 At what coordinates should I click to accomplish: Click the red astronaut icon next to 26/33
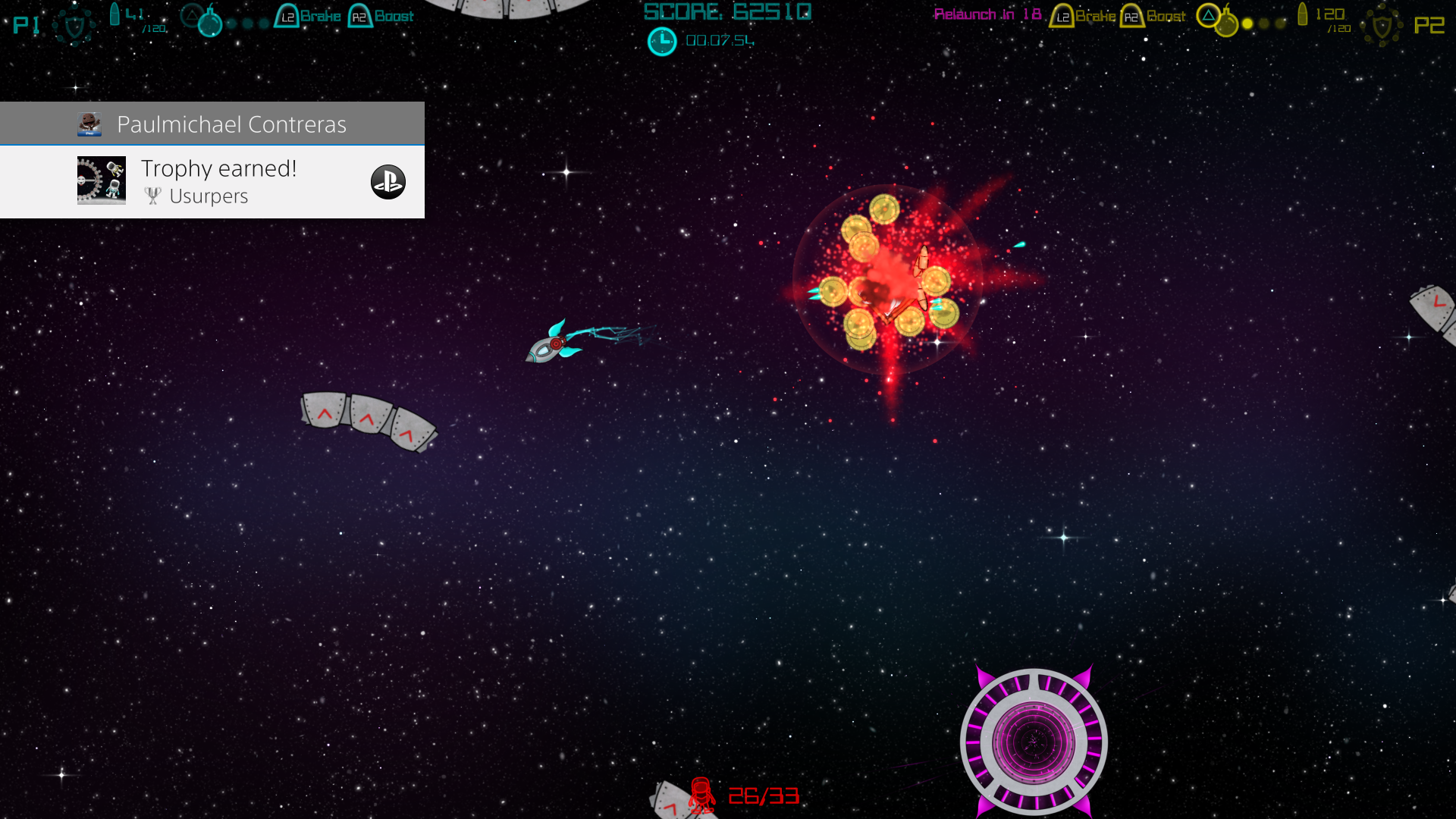(701, 795)
